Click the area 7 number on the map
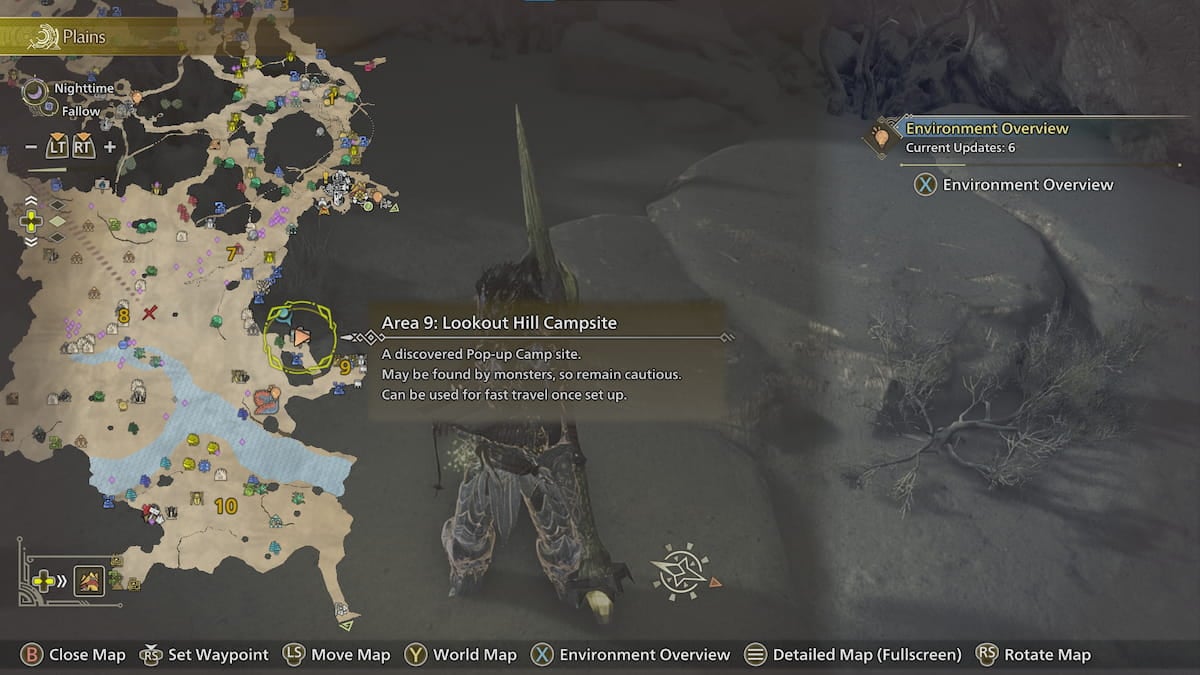Image resolution: width=1200 pixels, height=675 pixels. click(231, 254)
